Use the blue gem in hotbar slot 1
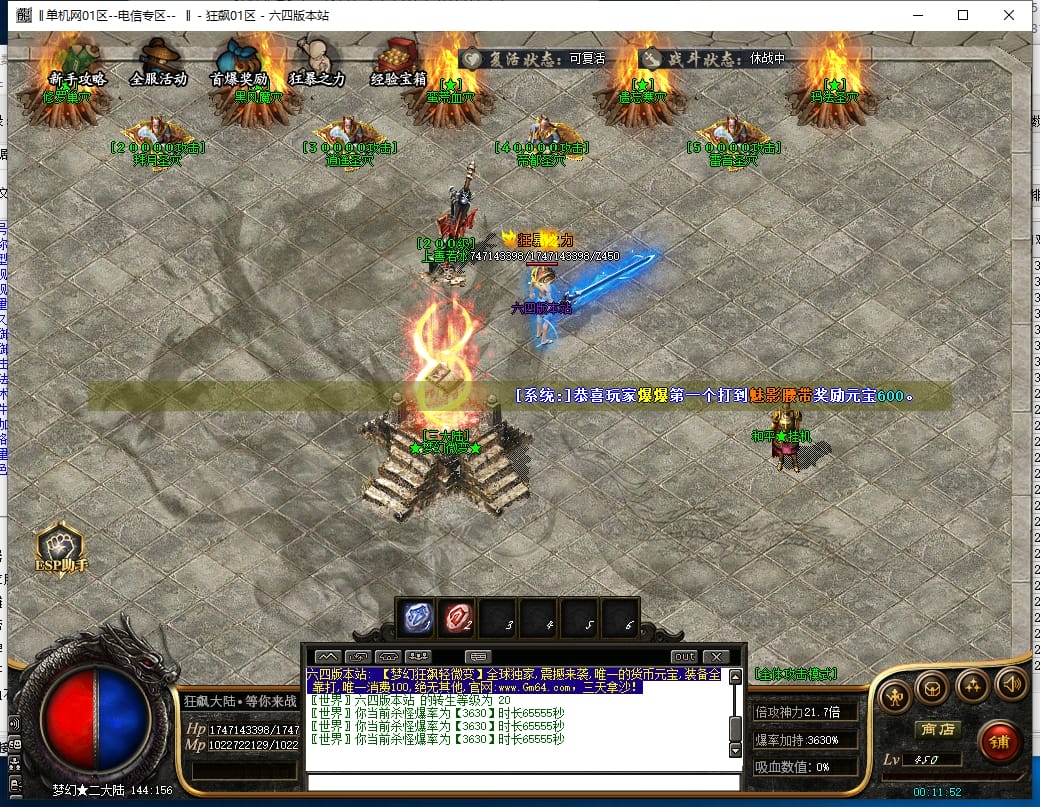Viewport: 1040px width, 807px height. (418, 618)
